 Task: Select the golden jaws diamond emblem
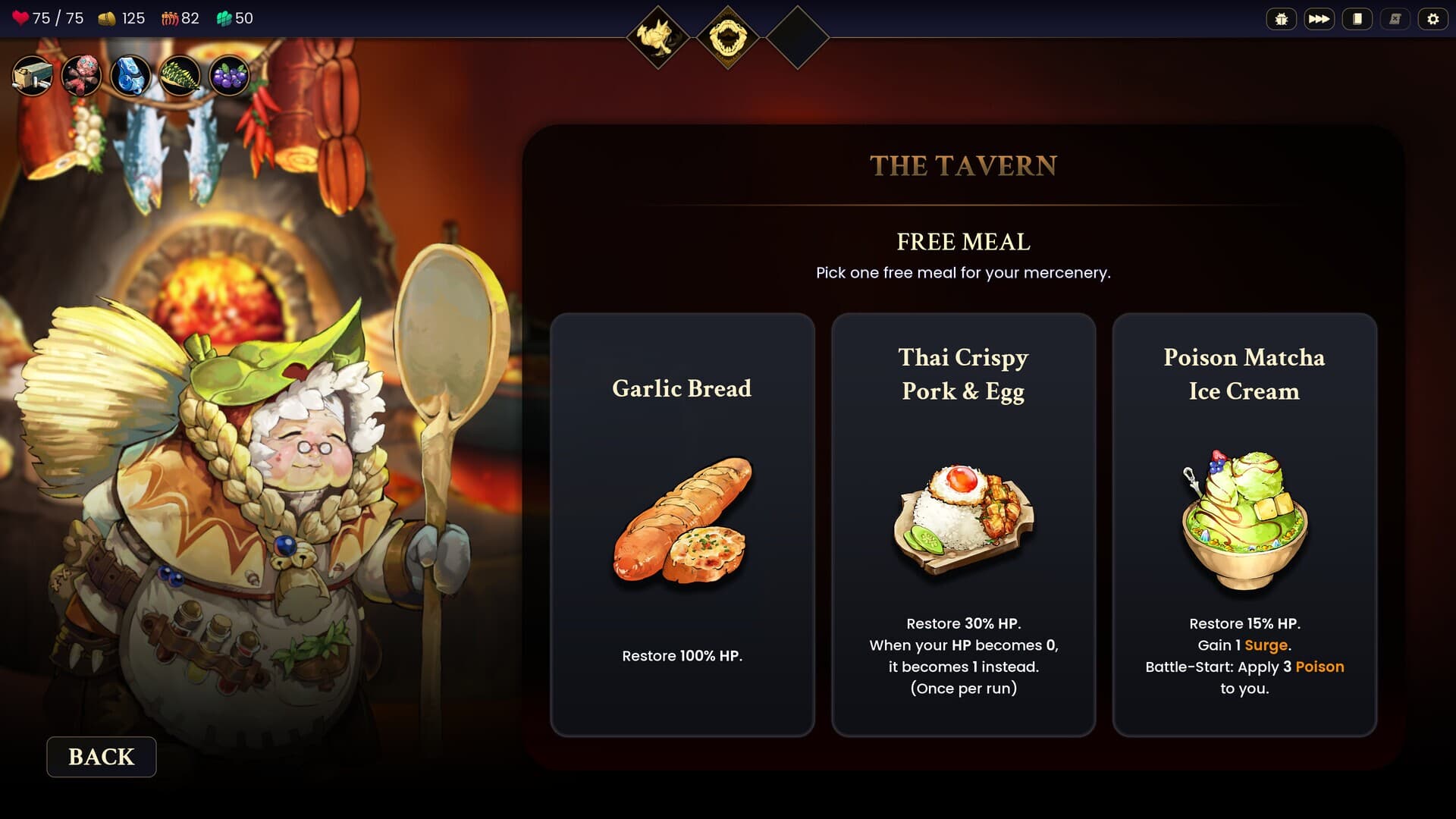[x=727, y=37]
